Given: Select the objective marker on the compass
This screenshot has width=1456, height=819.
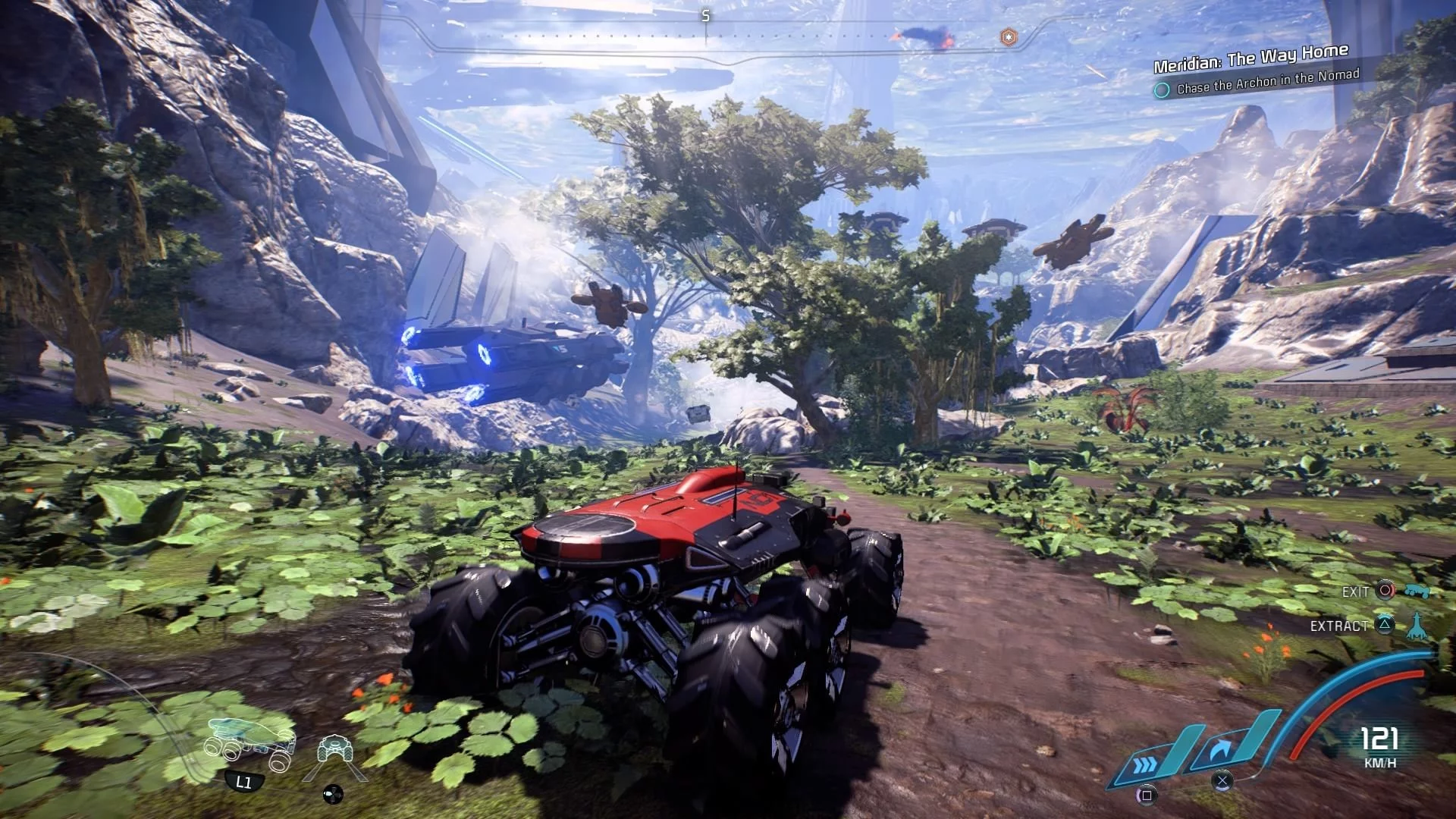Looking at the screenshot, I should click(x=1008, y=37).
